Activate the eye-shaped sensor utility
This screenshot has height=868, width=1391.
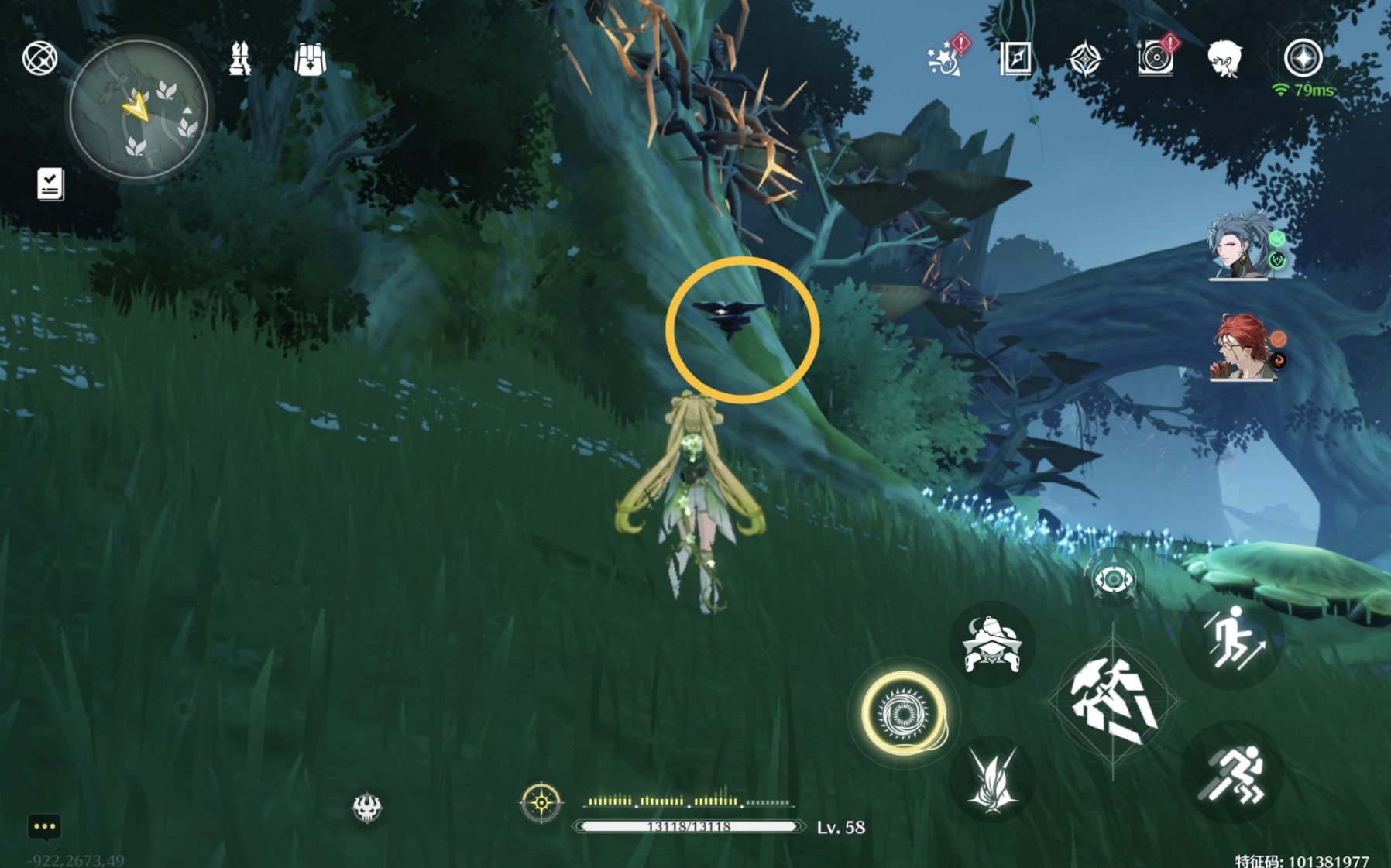pos(1113,578)
